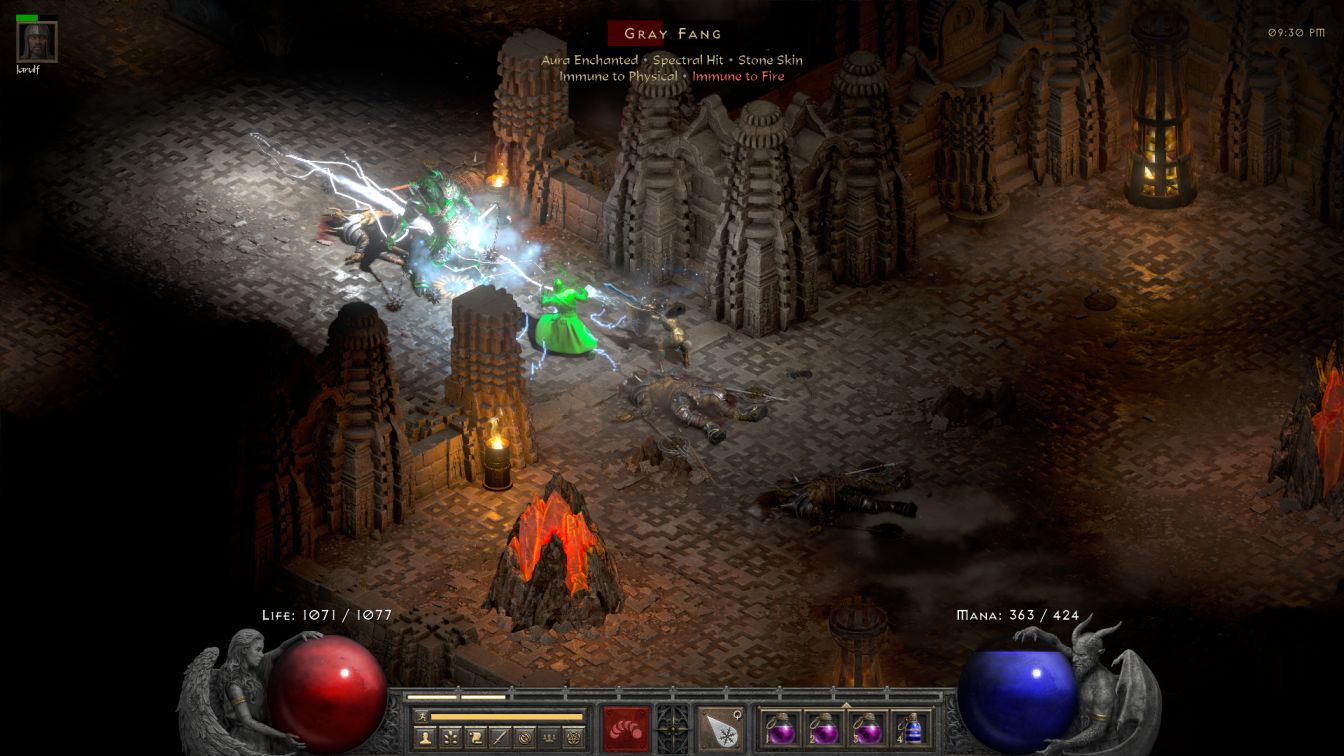
Task: Open the skill tree button
Action: click(449, 738)
